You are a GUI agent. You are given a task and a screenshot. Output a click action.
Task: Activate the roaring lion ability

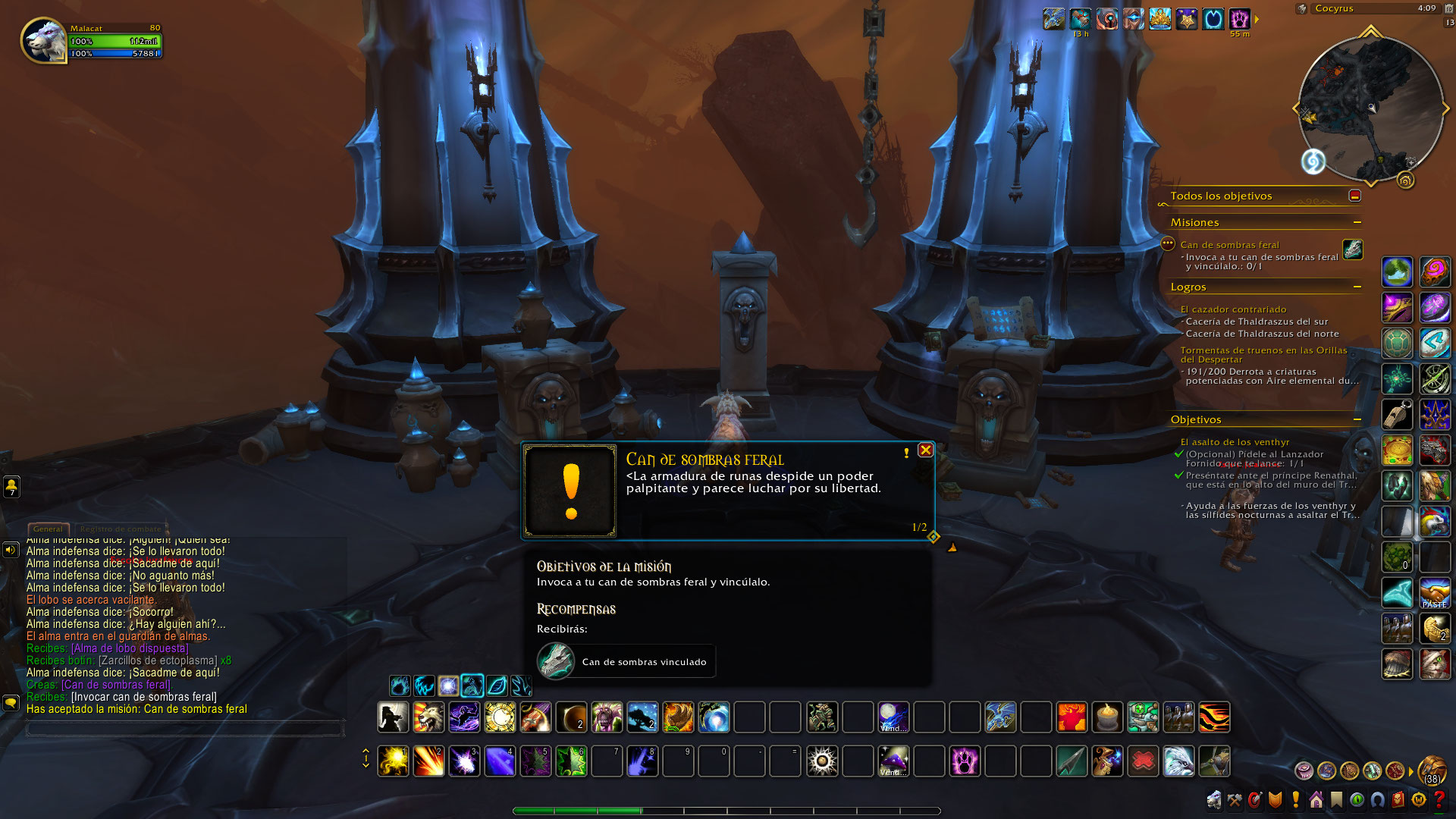click(x=428, y=717)
